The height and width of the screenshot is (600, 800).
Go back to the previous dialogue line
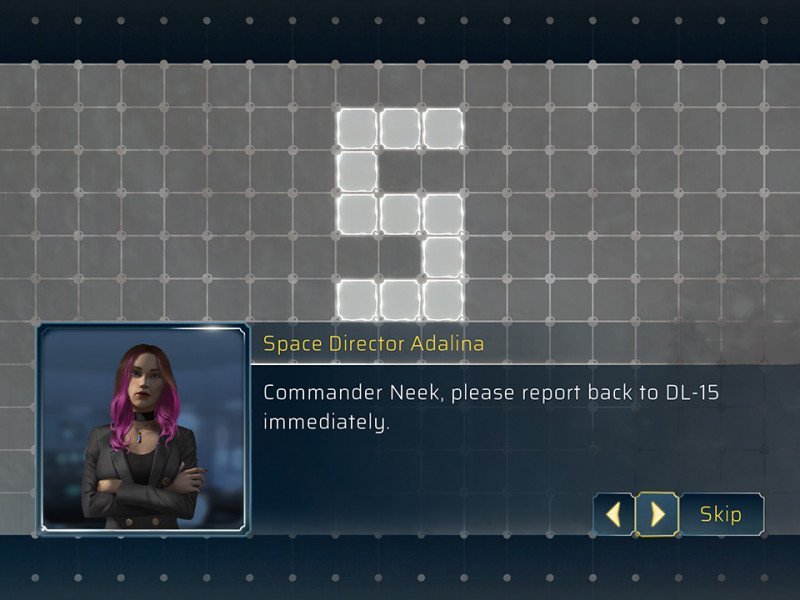point(615,515)
